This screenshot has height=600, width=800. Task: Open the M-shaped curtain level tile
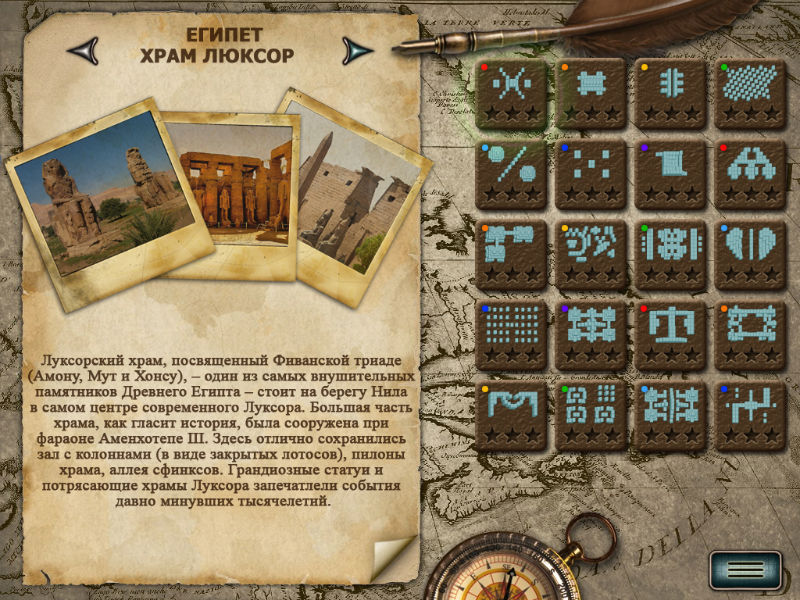(x=511, y=413)
